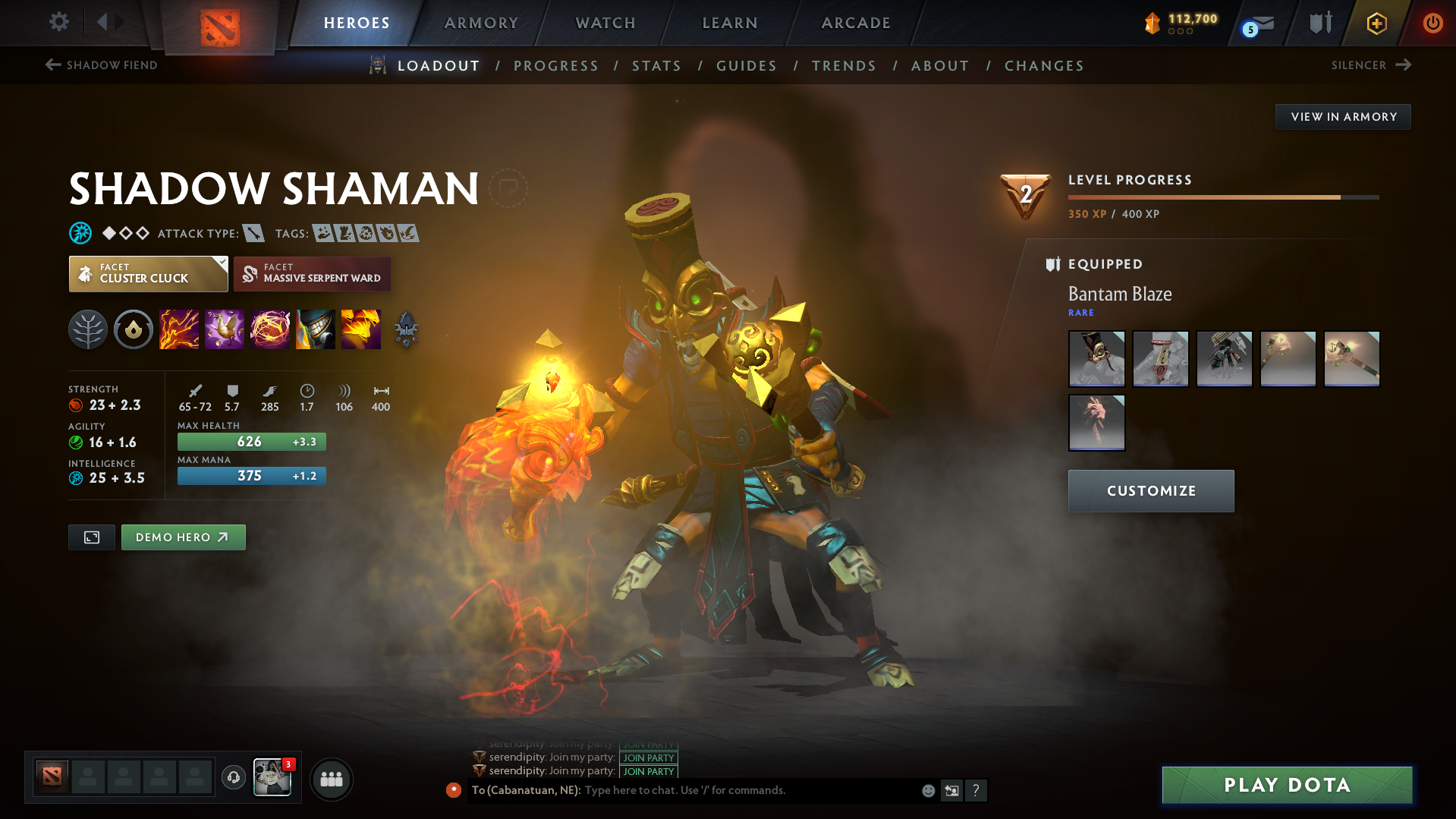Image resolution: width=1456 pixels, height=819 pixels.
Task: Open the ARMORY menu item
Action: pos(481,23)
